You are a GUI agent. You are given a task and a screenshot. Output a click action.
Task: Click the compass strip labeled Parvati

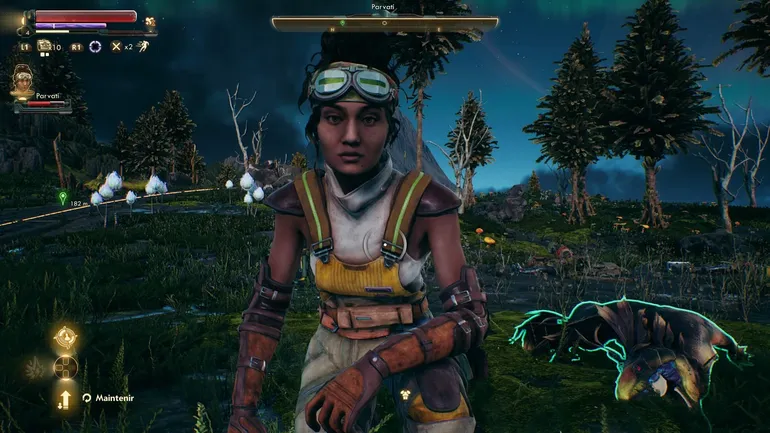point(384,24)
